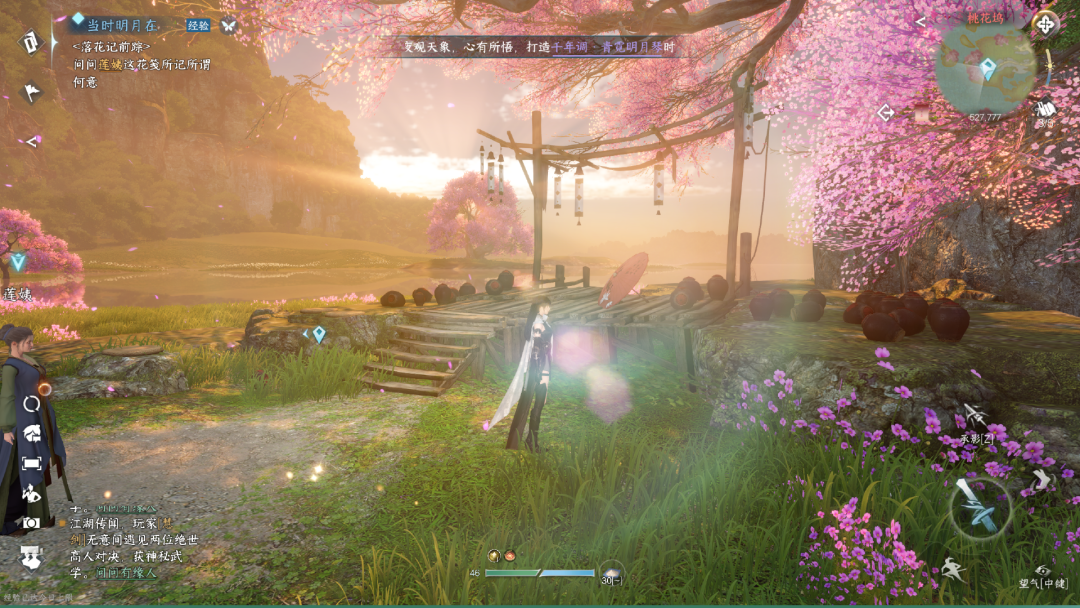This screenshot has height=608, width=1080.
Task: Click the exit arrow icon left of minimap
Action: click(886, 113)
